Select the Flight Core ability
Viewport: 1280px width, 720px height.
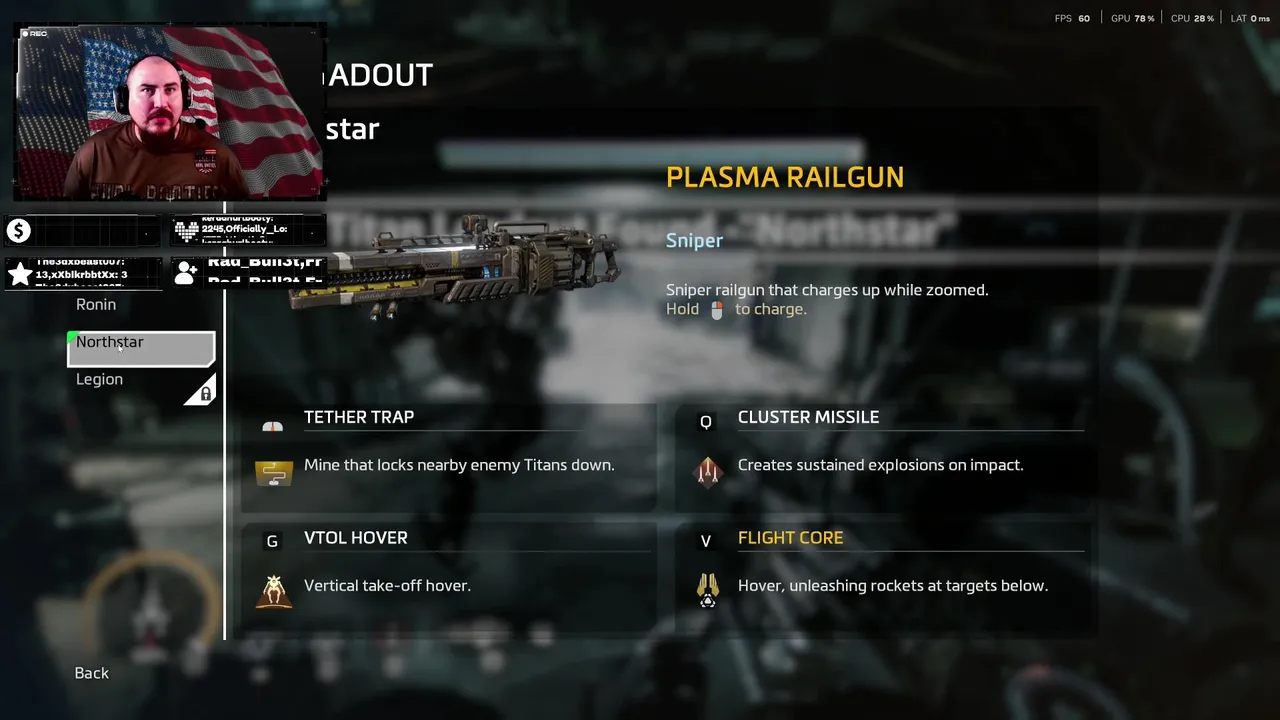pyautogui.click(x=790, y=539)
